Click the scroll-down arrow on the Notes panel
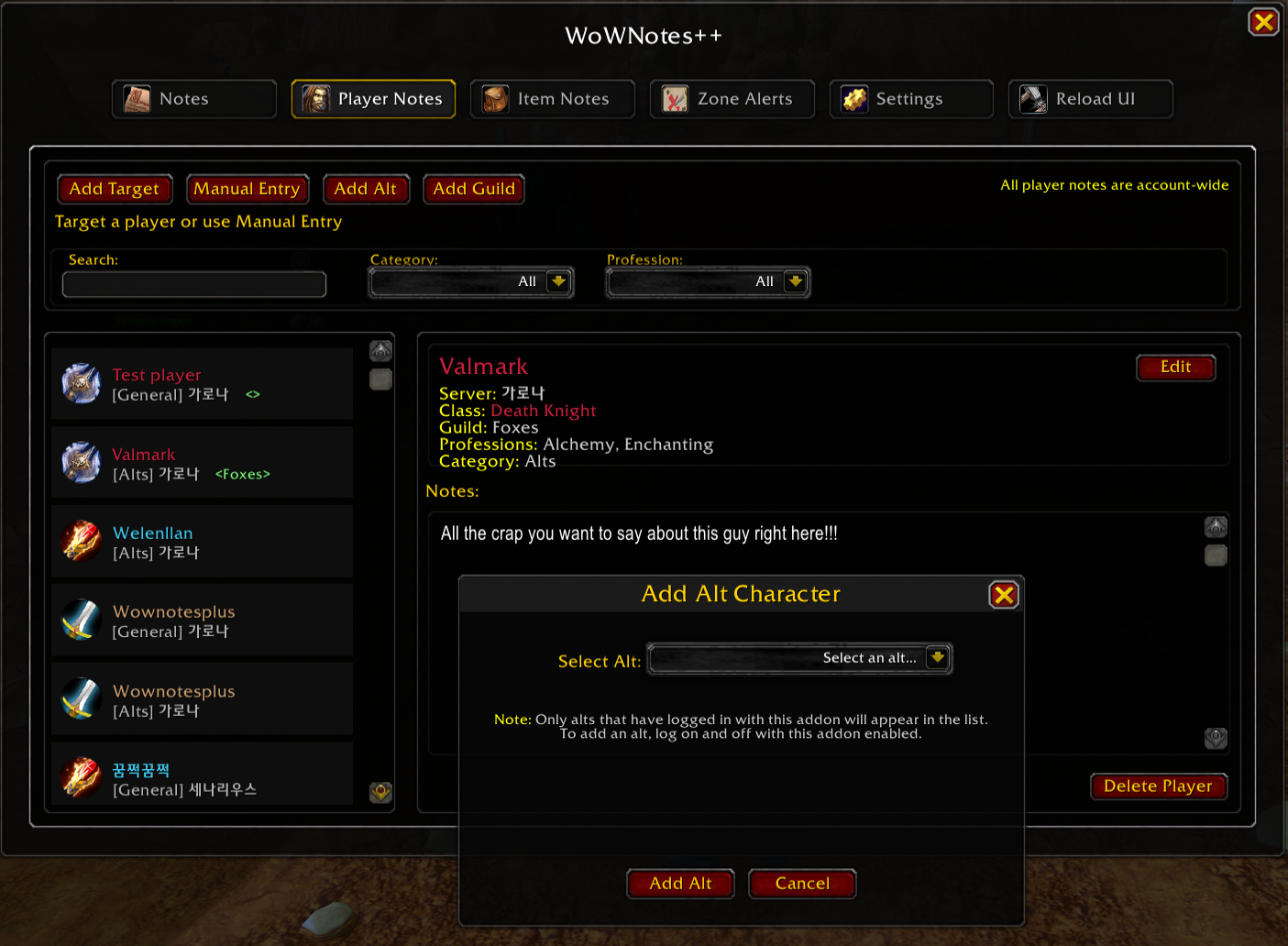The height and width of the screenshot is (946, 1288). pyautogui.click(x=1216, y=739)
